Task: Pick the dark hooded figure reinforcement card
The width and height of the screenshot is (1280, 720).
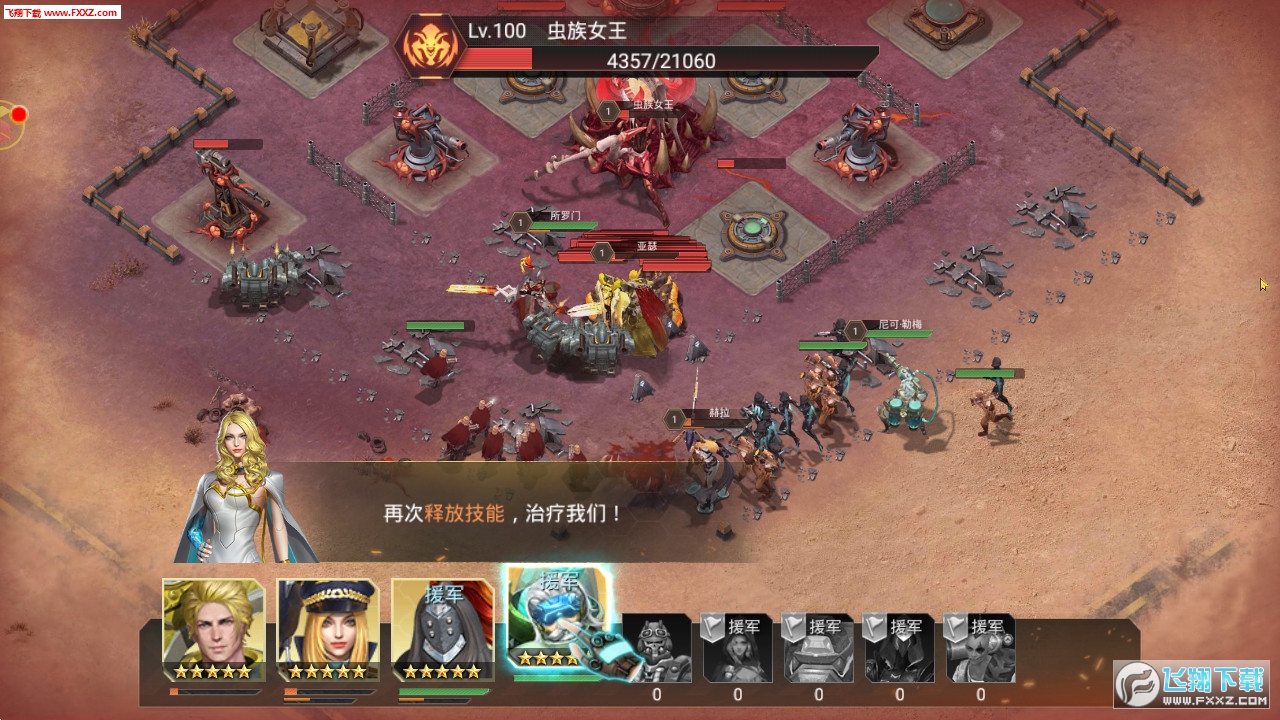Action: point(900,648)
